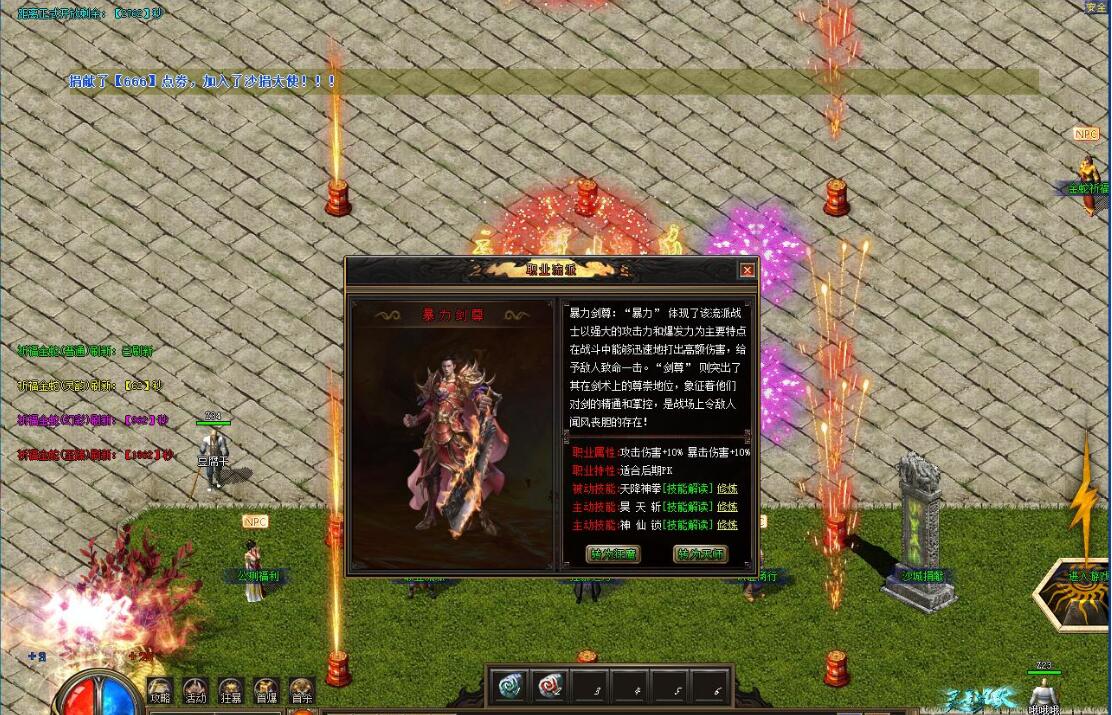Screen dimensions: 1112x715
Task: Click 修炼 link beside 昊天斩
Action: click(x=728, y=507)
